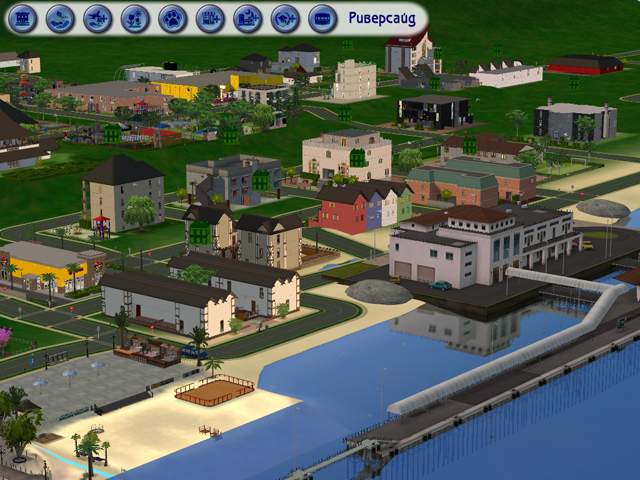The width and height of the screenshot is (640, 480).
Task: Open the hand-shaped icon in the top bar
Action: 61,17
